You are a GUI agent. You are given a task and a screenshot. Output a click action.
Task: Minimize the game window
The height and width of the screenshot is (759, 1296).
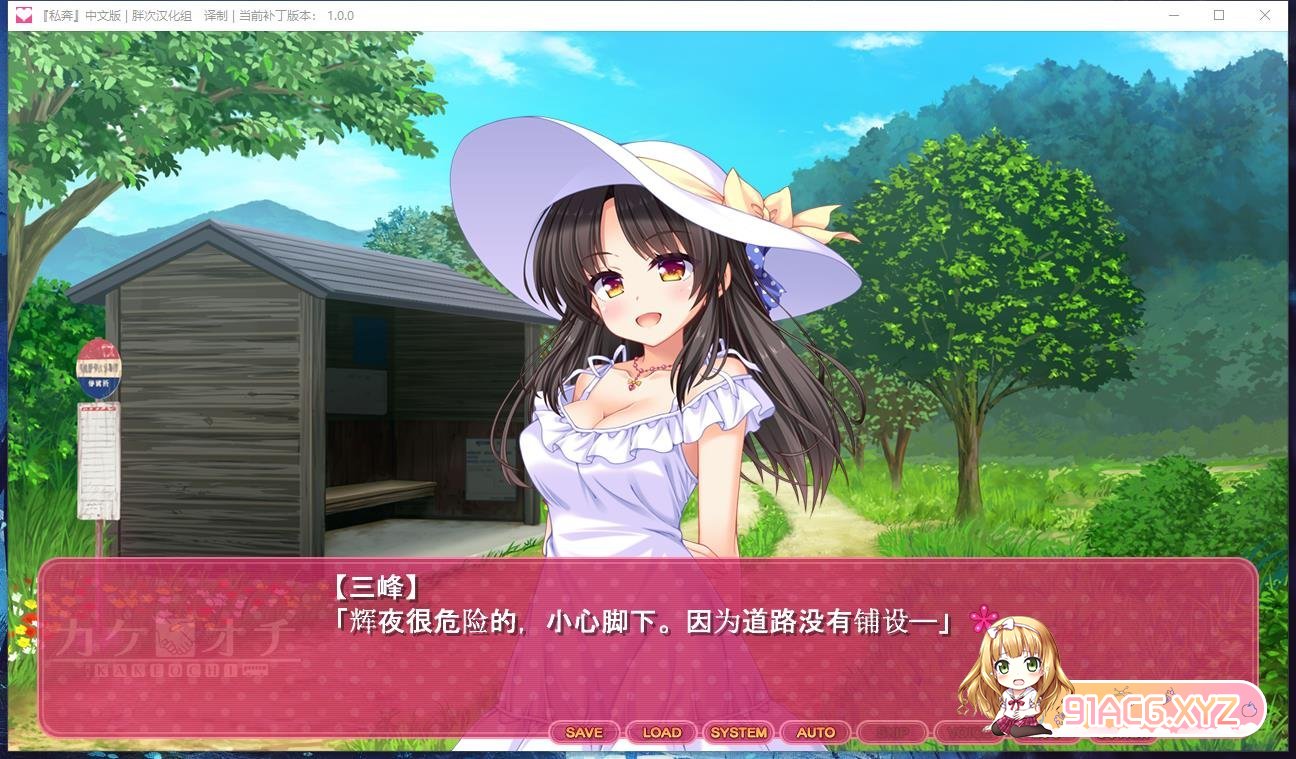pos(1172,15)
